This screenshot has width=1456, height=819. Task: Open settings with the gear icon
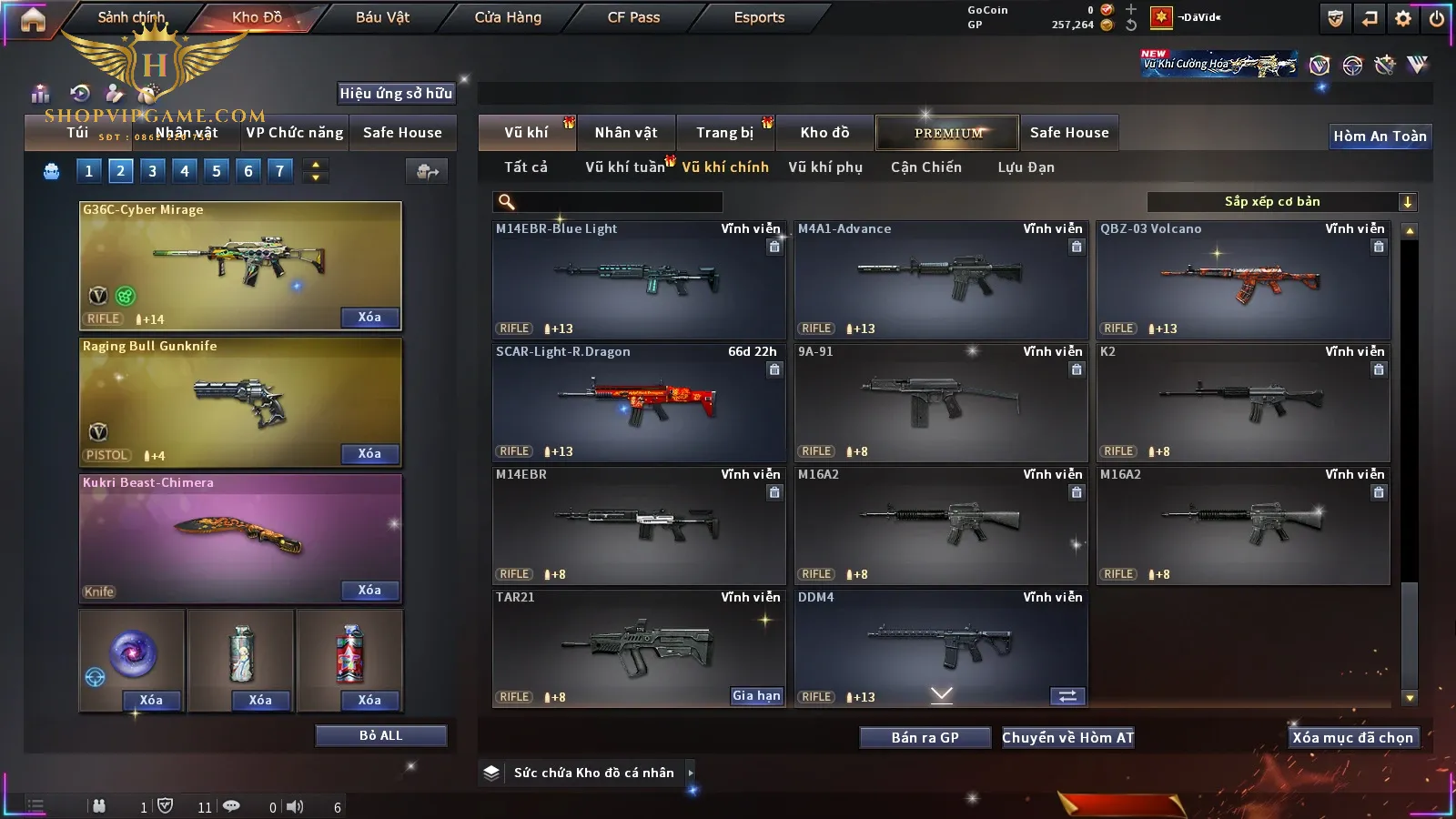[1403, 18]
